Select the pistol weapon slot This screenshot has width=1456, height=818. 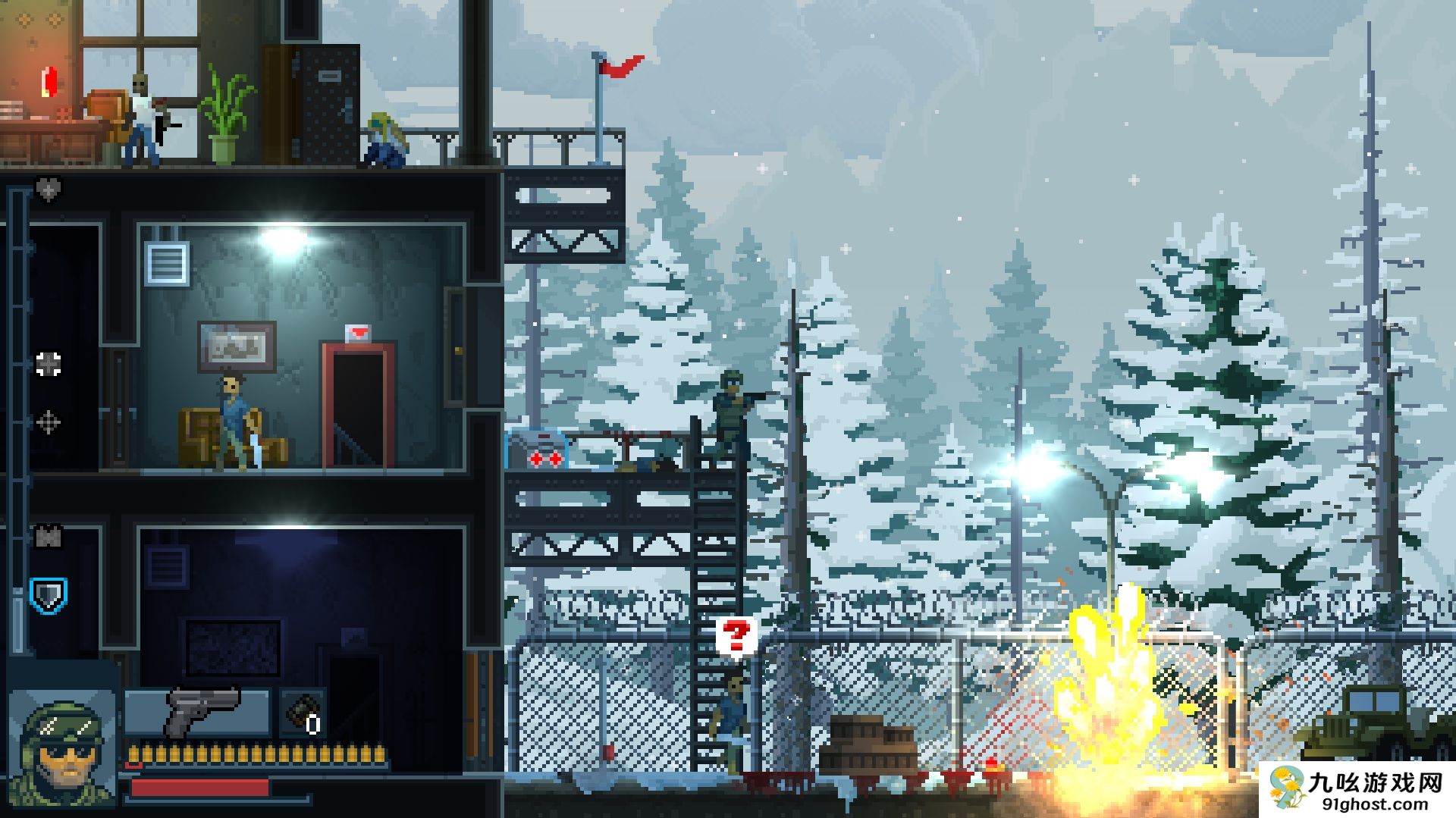click(x=199, y=713)
